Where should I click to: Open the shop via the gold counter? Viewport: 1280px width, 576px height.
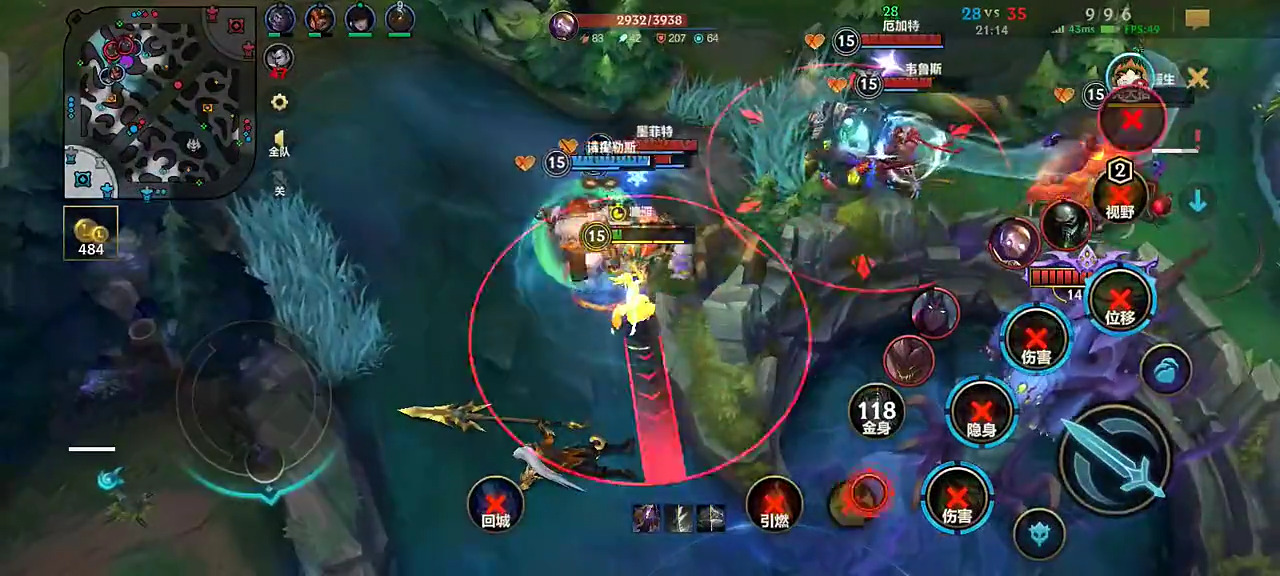[x=91, y=233]
